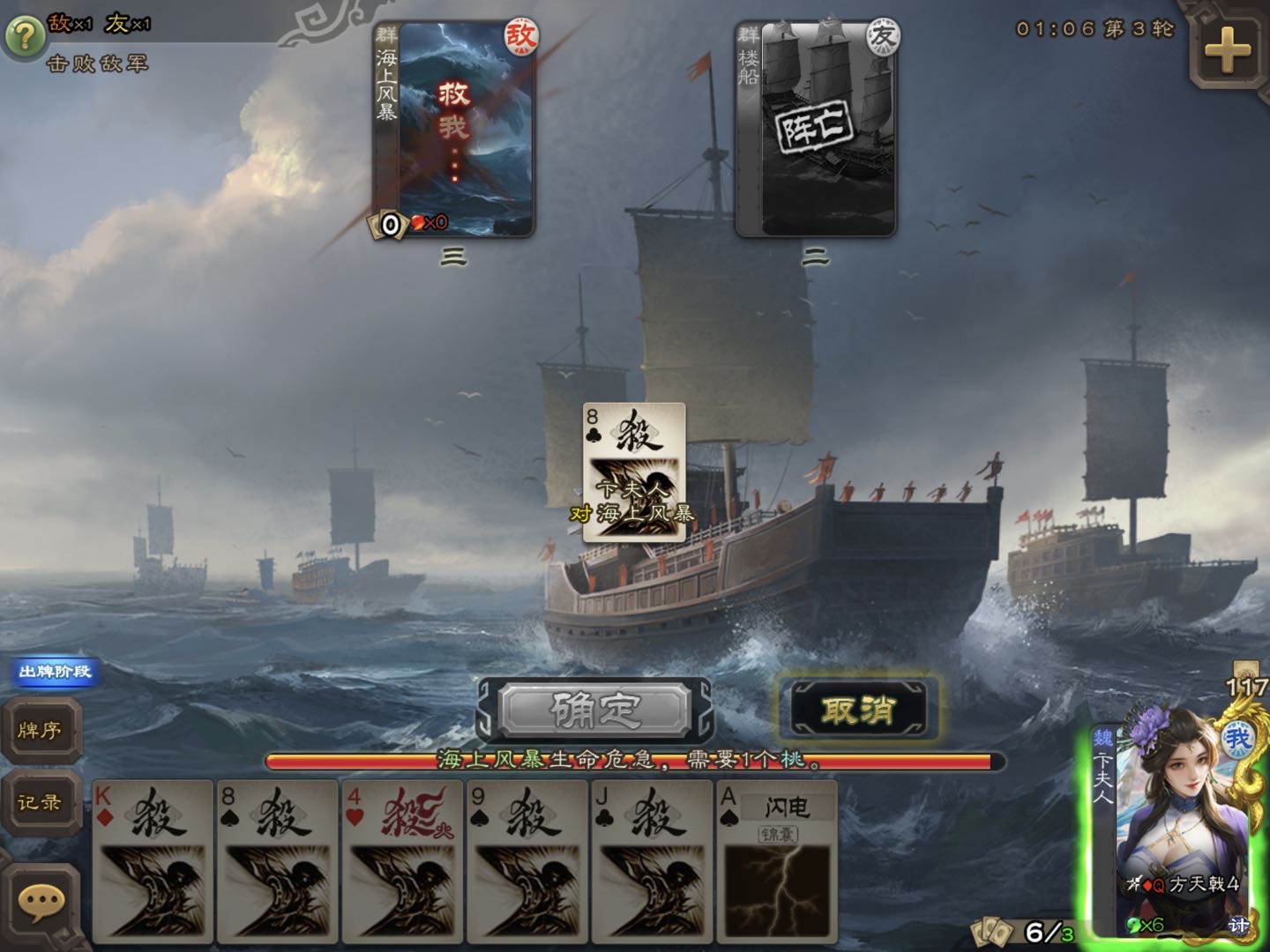This screenshot has height=952, width=1270.
Task: Cancel with the 取消 button
Action: point(858,710)
